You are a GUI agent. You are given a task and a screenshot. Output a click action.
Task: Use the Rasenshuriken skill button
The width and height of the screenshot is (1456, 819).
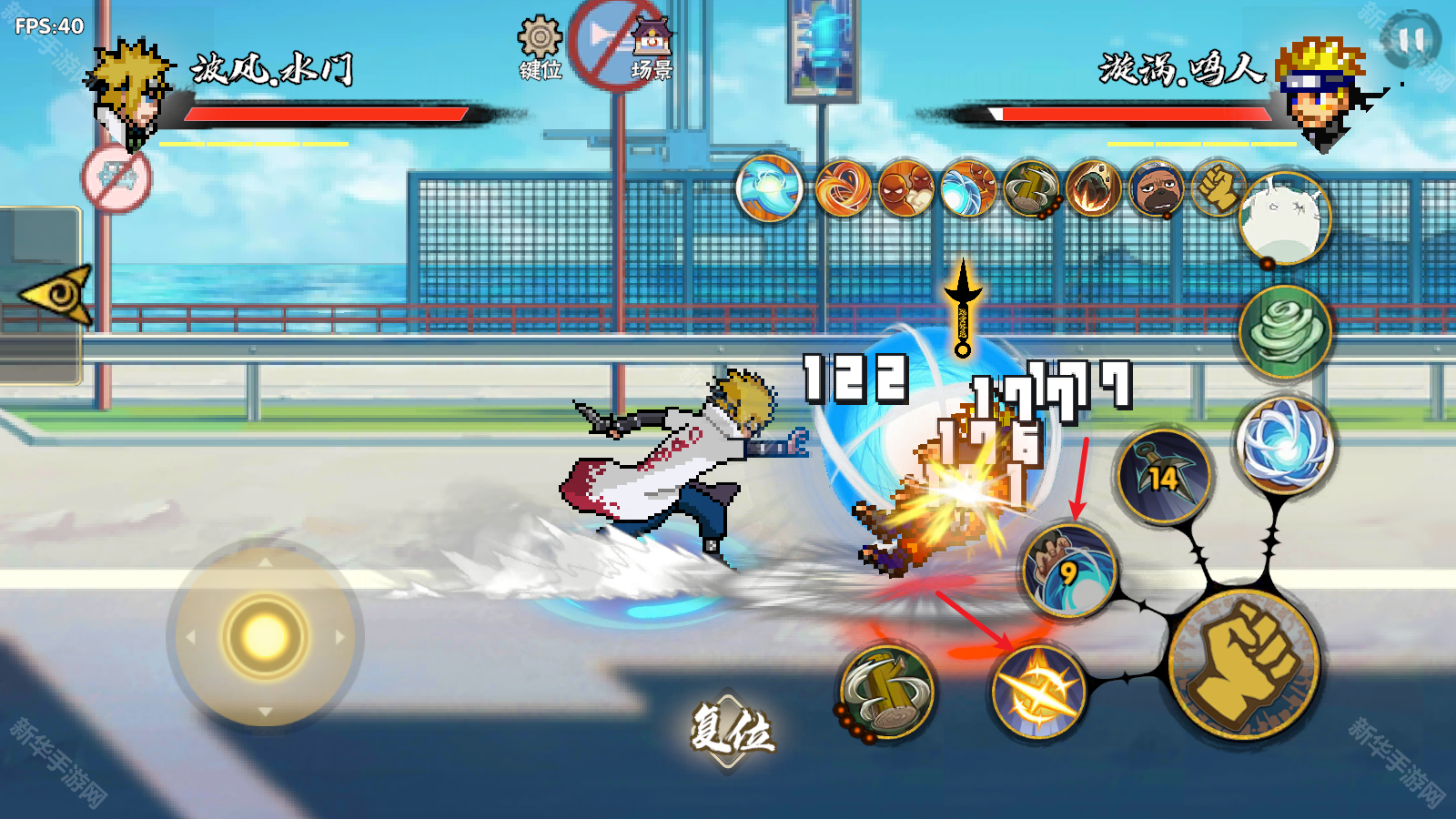[x=1287, y=446]
